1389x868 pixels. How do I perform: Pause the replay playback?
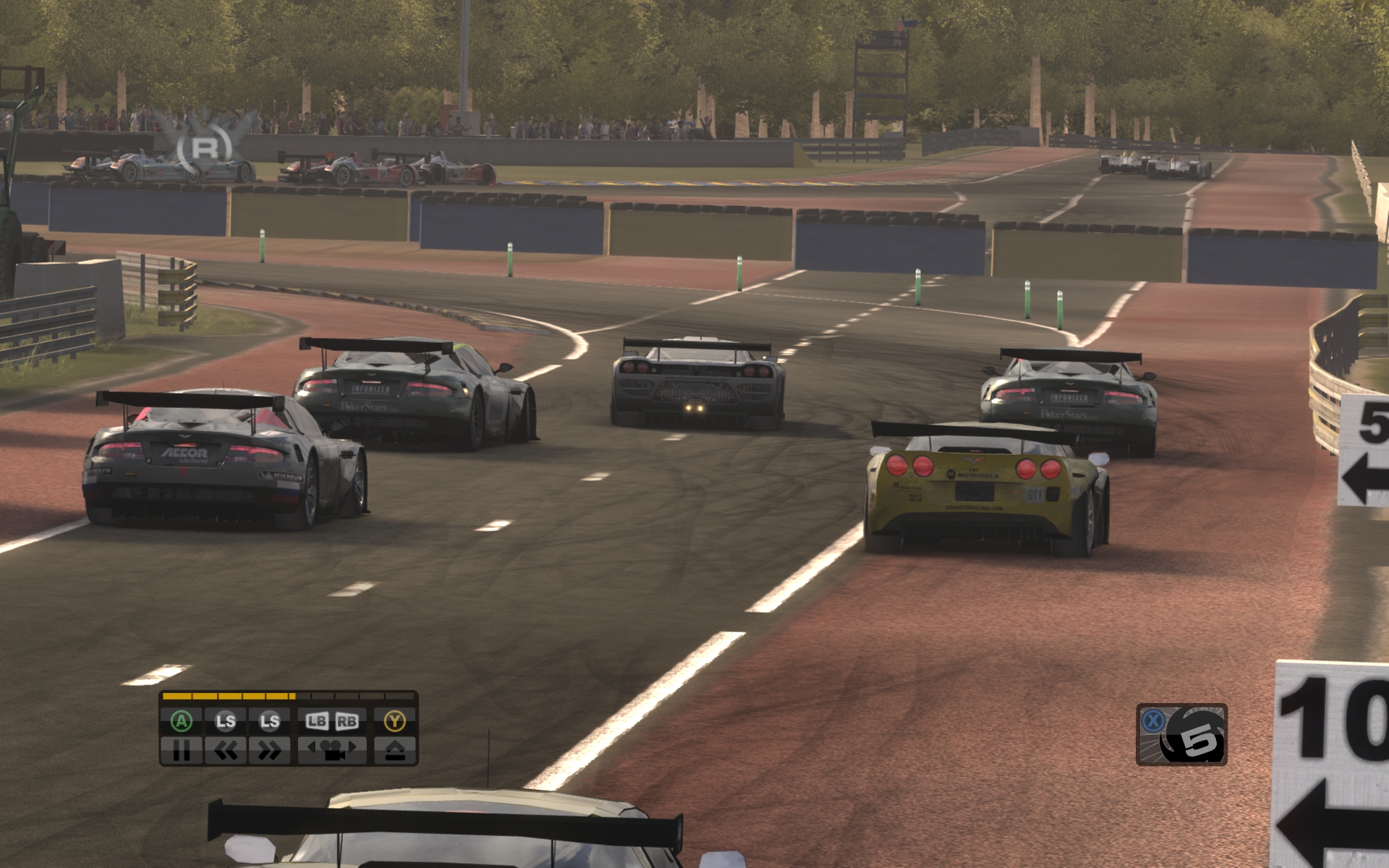pos(181,751)
